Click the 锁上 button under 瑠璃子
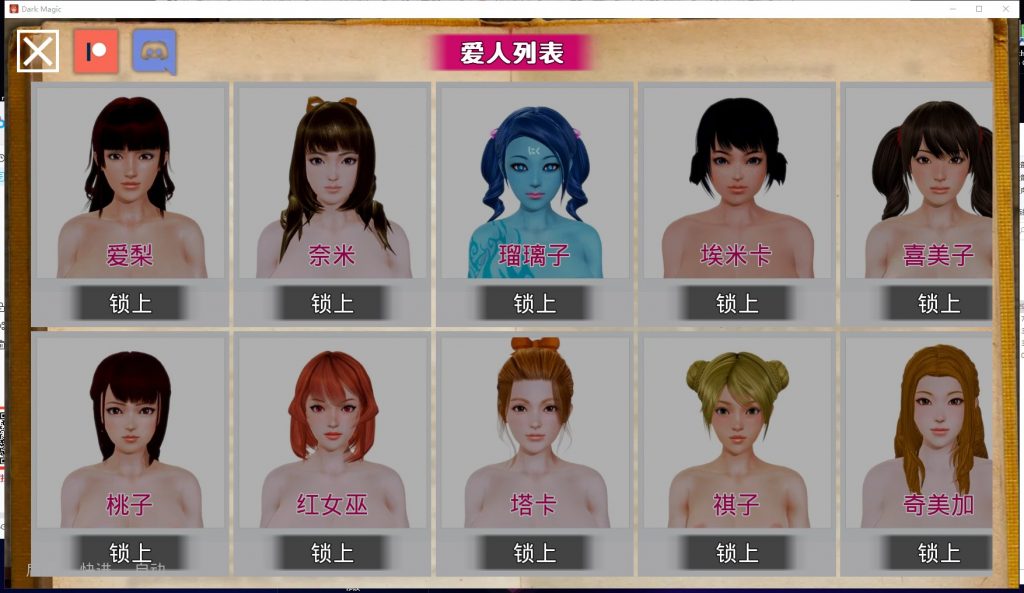 [x=534, y=303]
